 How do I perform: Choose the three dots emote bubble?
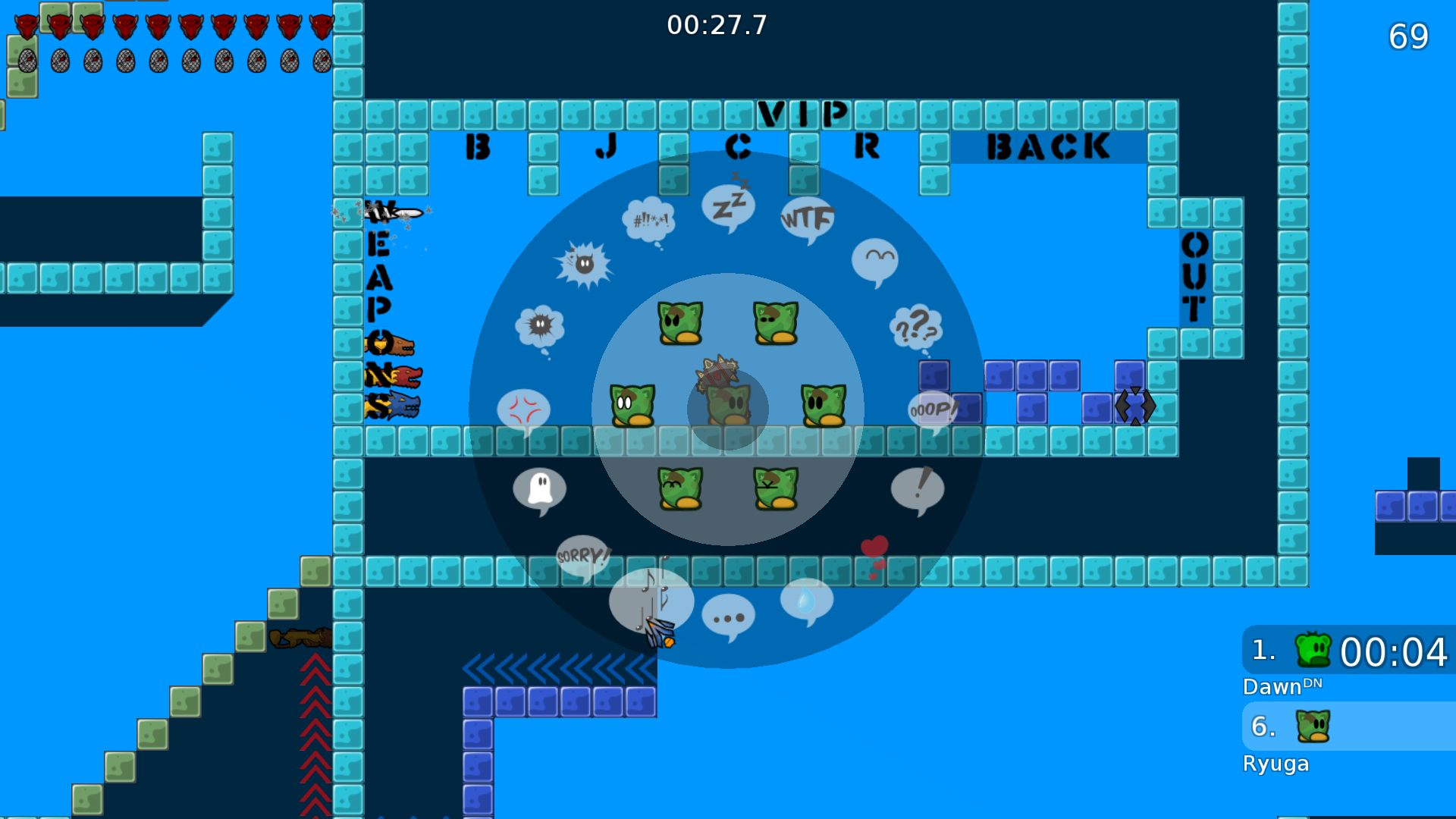[728, 617]
